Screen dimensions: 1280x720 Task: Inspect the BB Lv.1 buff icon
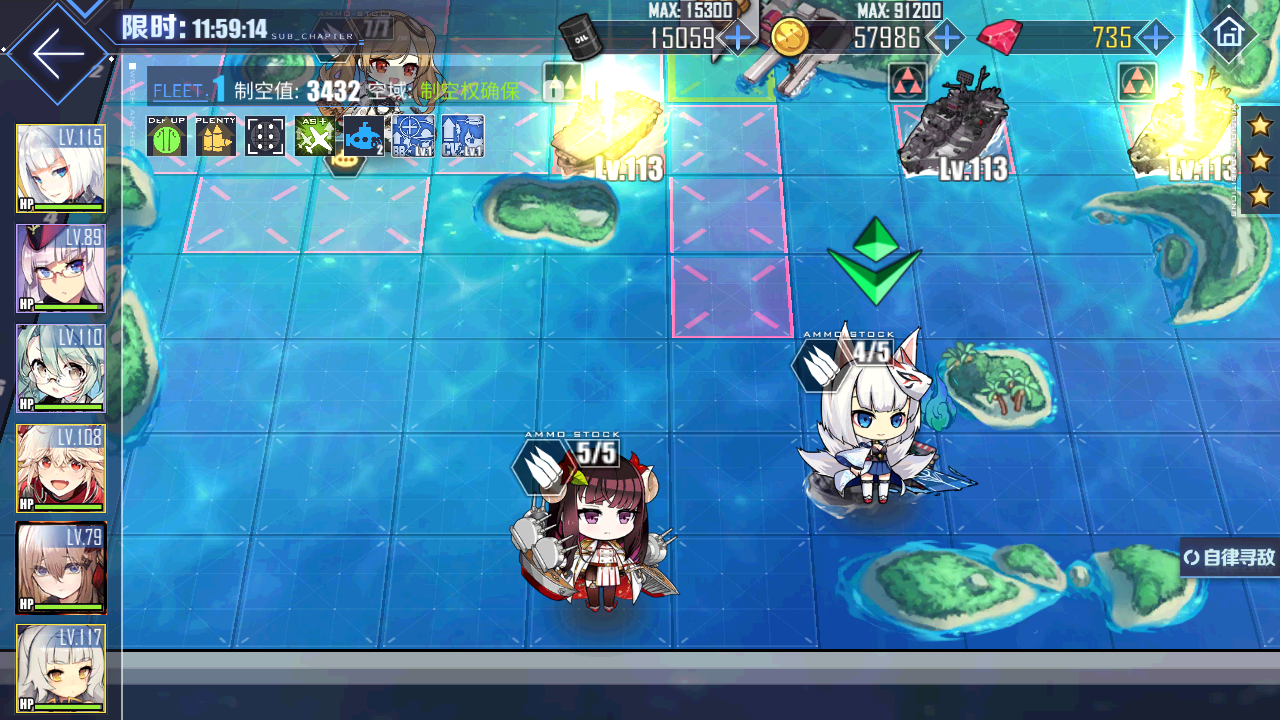click(413, 136)
